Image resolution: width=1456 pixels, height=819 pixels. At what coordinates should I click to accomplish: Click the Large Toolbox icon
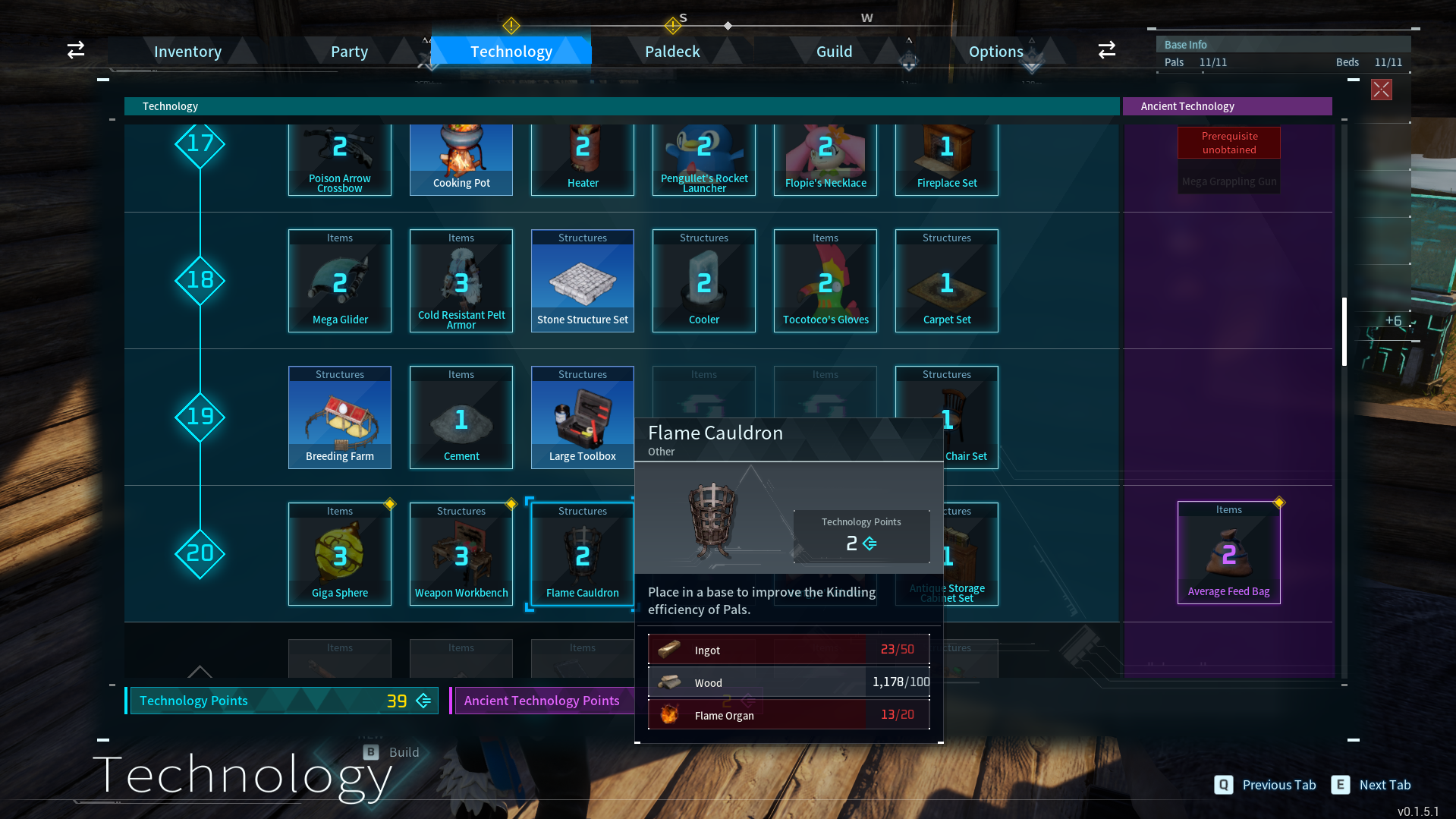point(582,417)
